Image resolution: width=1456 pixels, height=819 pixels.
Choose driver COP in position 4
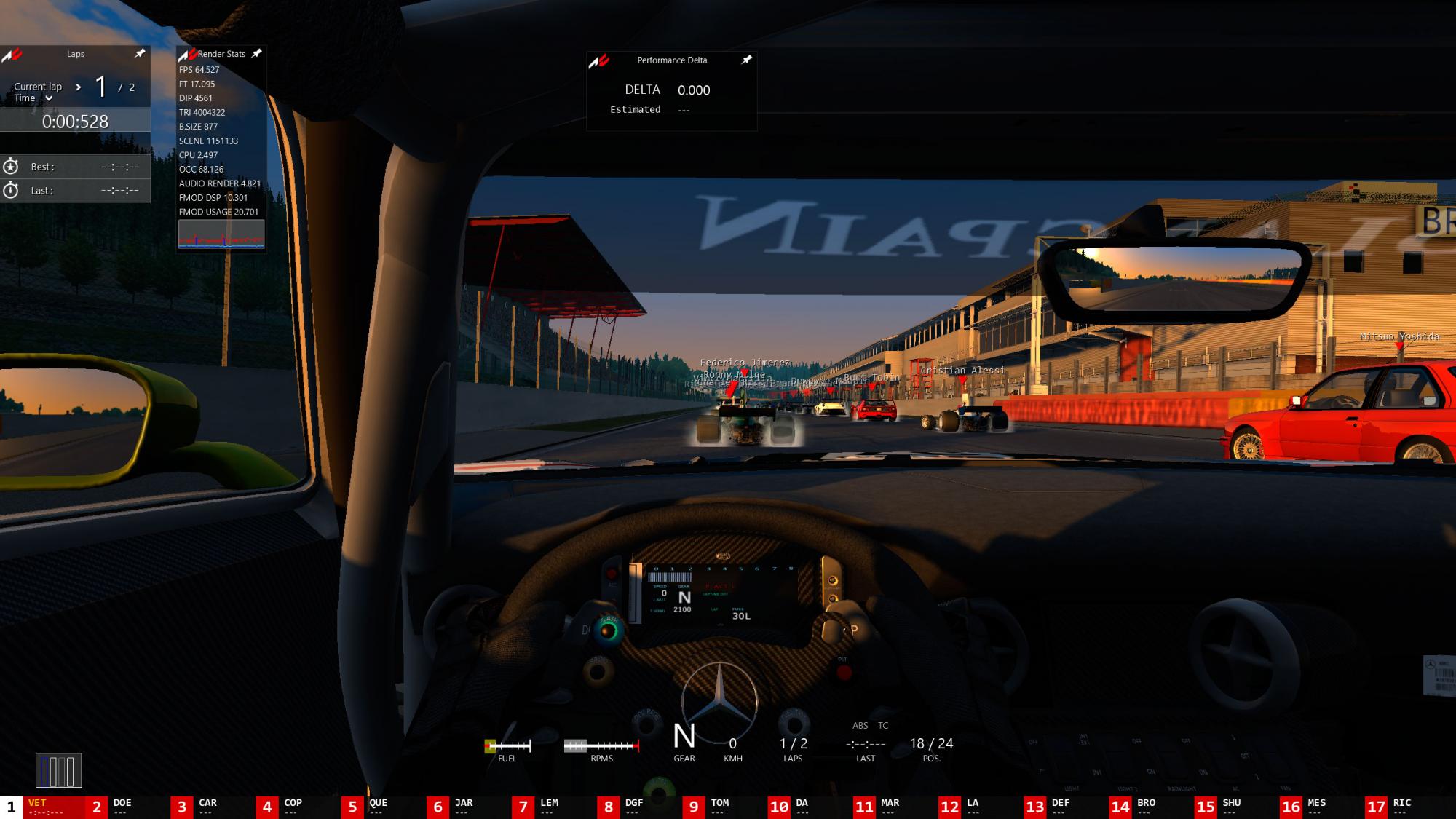[293, 807]
